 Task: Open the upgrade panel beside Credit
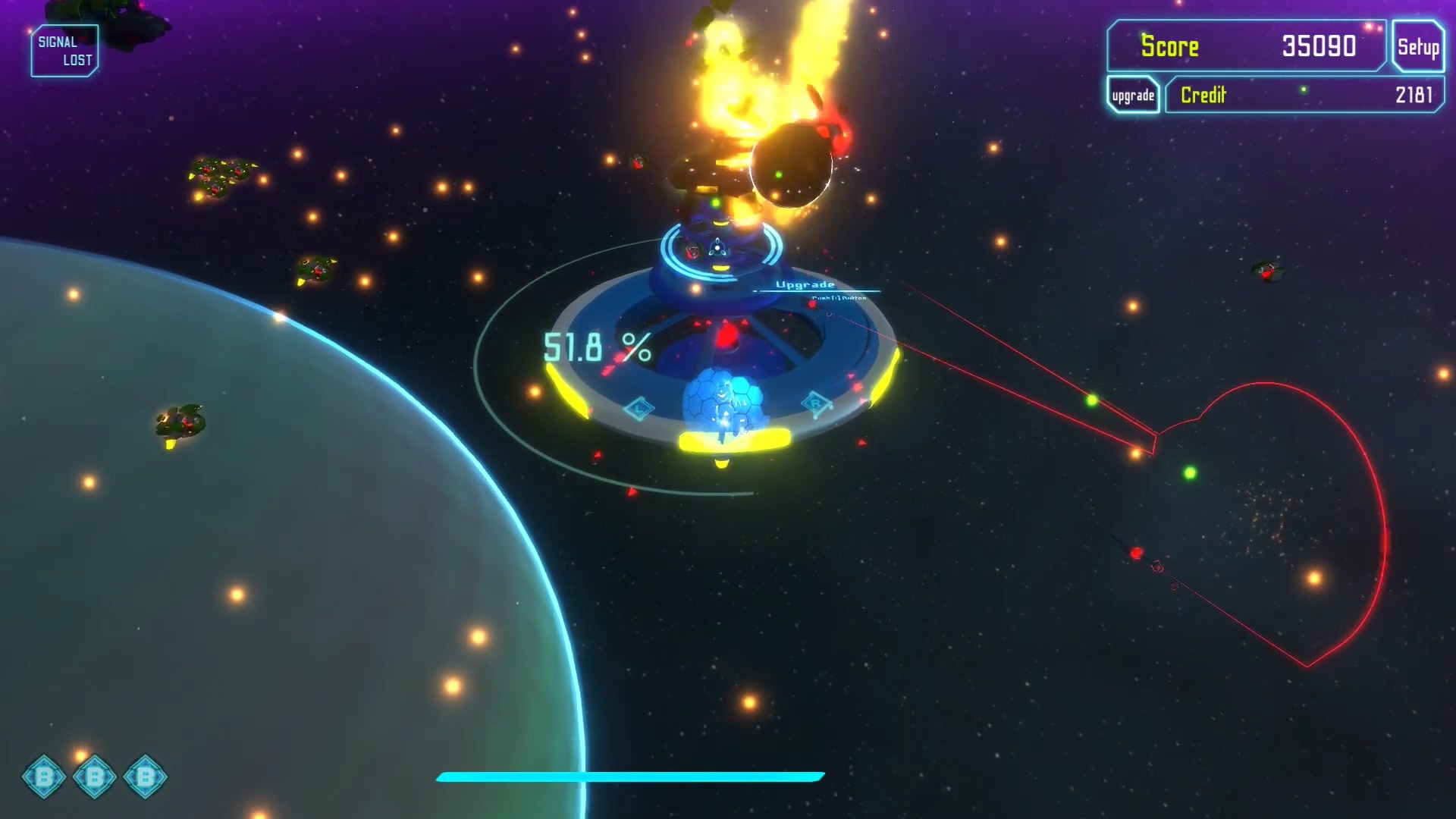pyautogui.click(x=1133, y=96)
